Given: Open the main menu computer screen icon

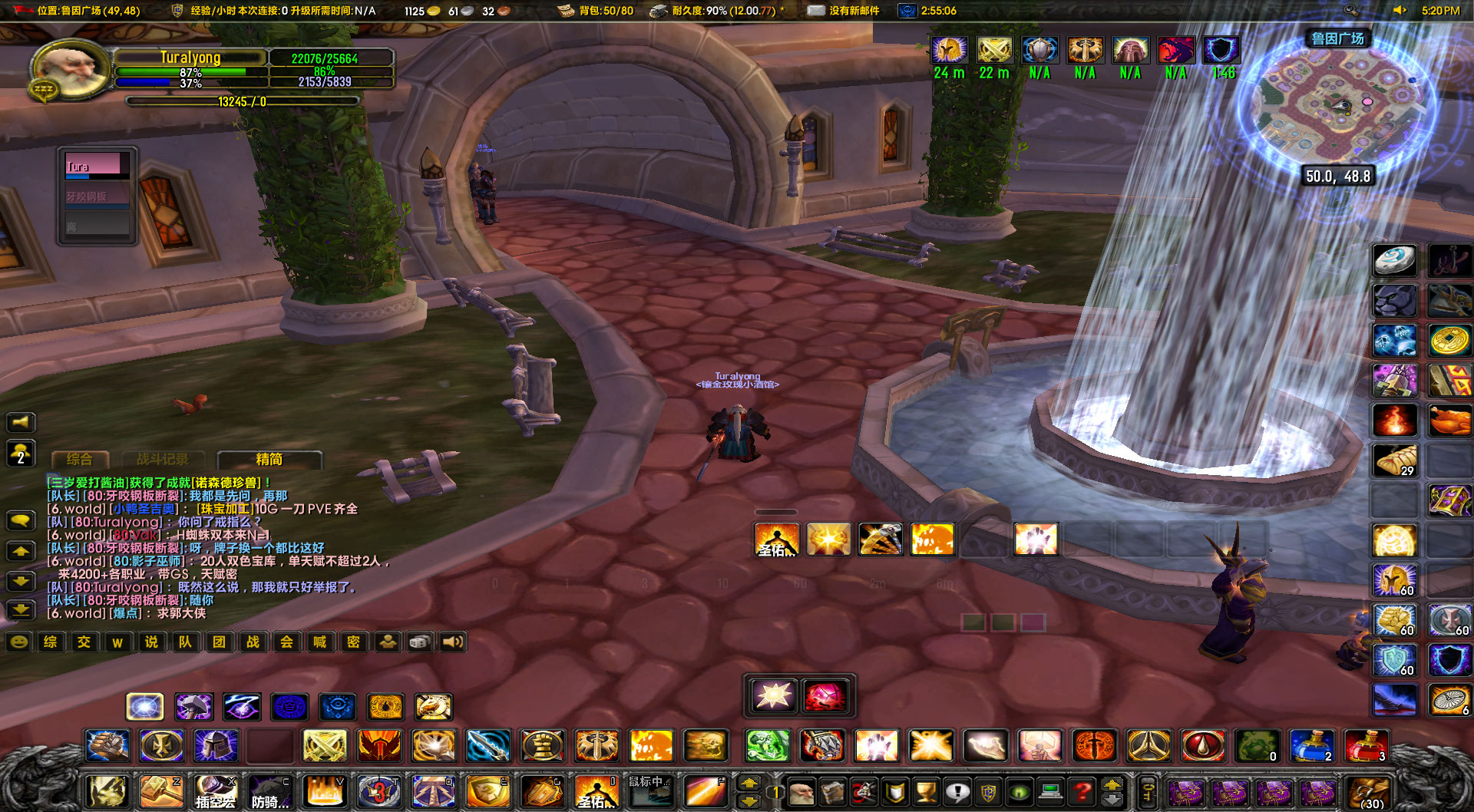Looking at the screenshot, I should coord(1049,791).
